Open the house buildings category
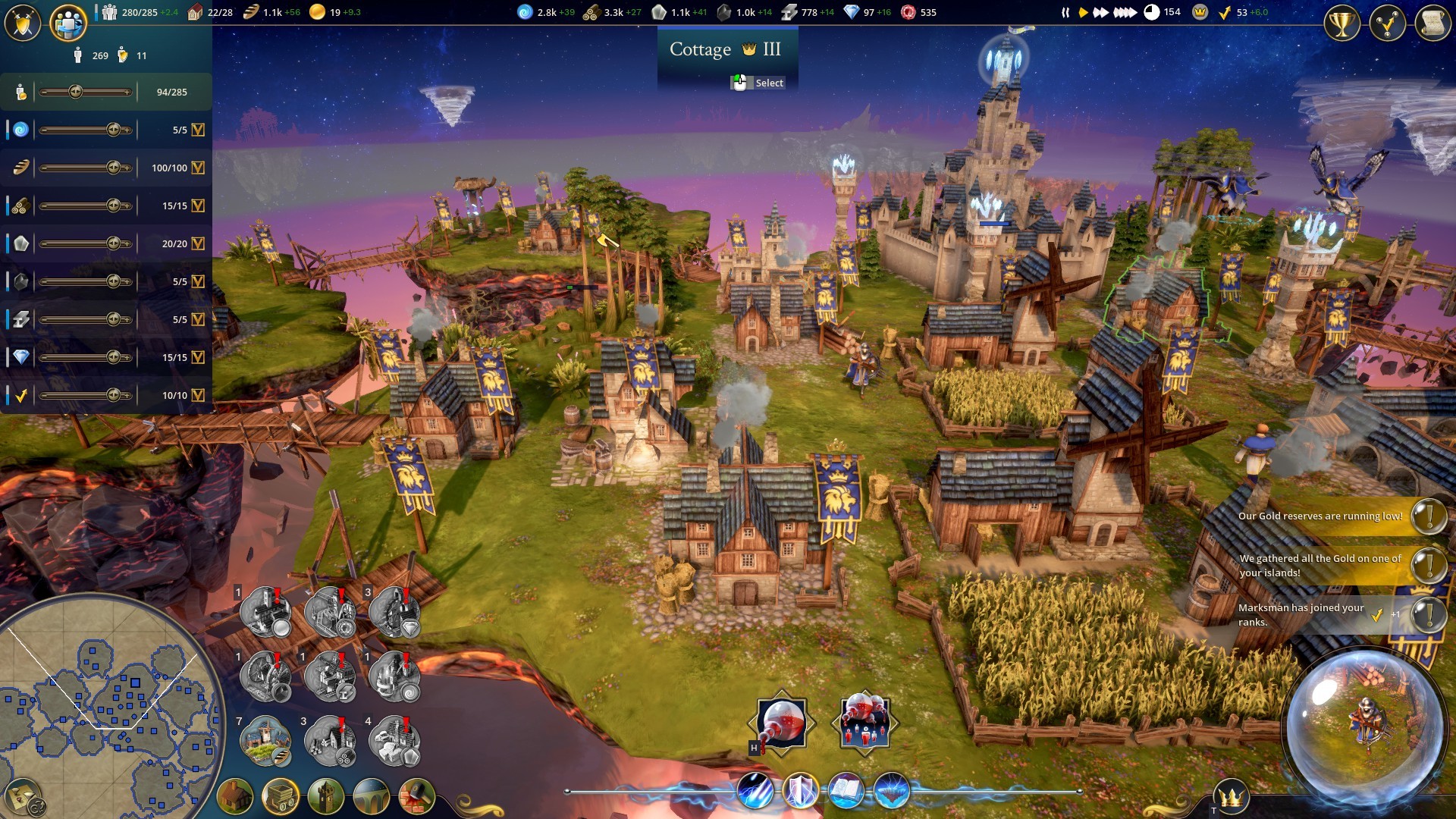 tap(235, 796)
